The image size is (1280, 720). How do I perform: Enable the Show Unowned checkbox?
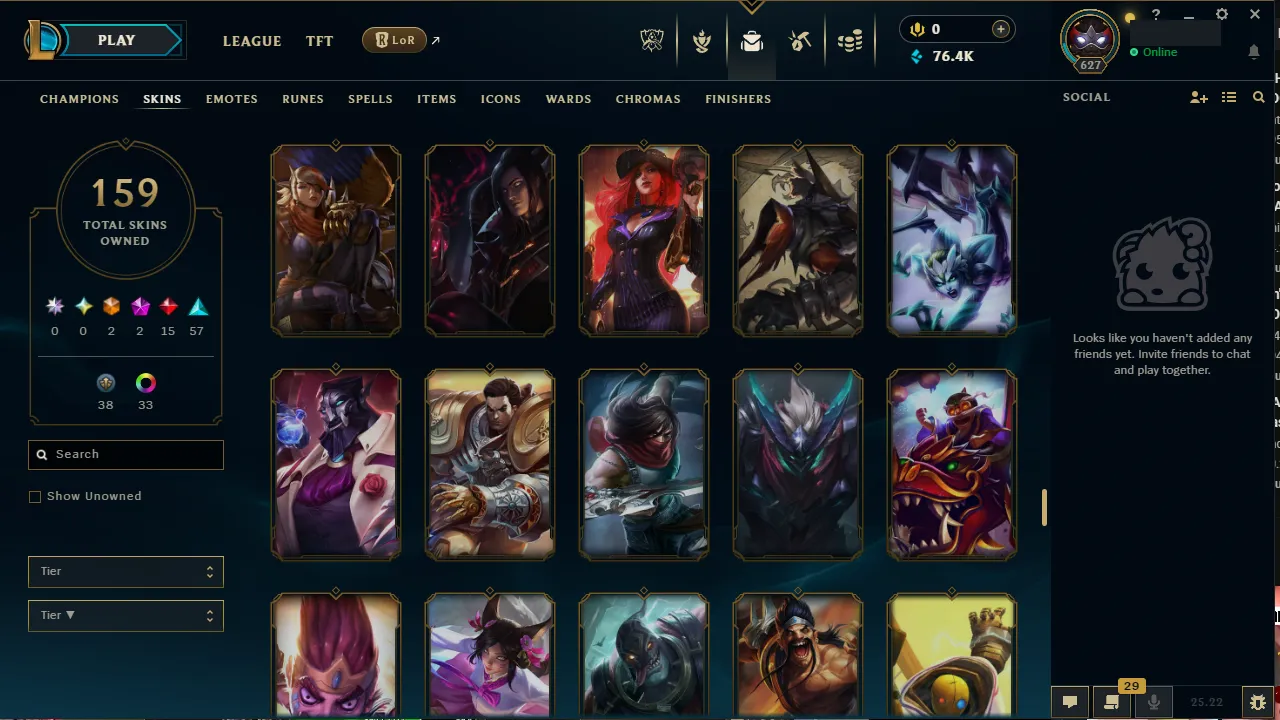[x=35, y=496]
